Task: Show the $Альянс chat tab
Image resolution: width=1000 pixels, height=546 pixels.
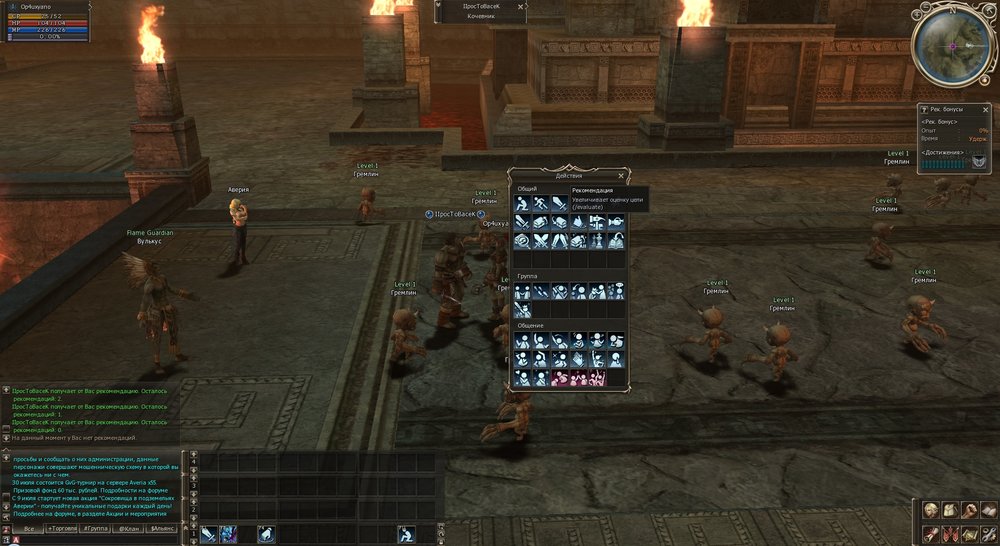Action: click(162, 528)
